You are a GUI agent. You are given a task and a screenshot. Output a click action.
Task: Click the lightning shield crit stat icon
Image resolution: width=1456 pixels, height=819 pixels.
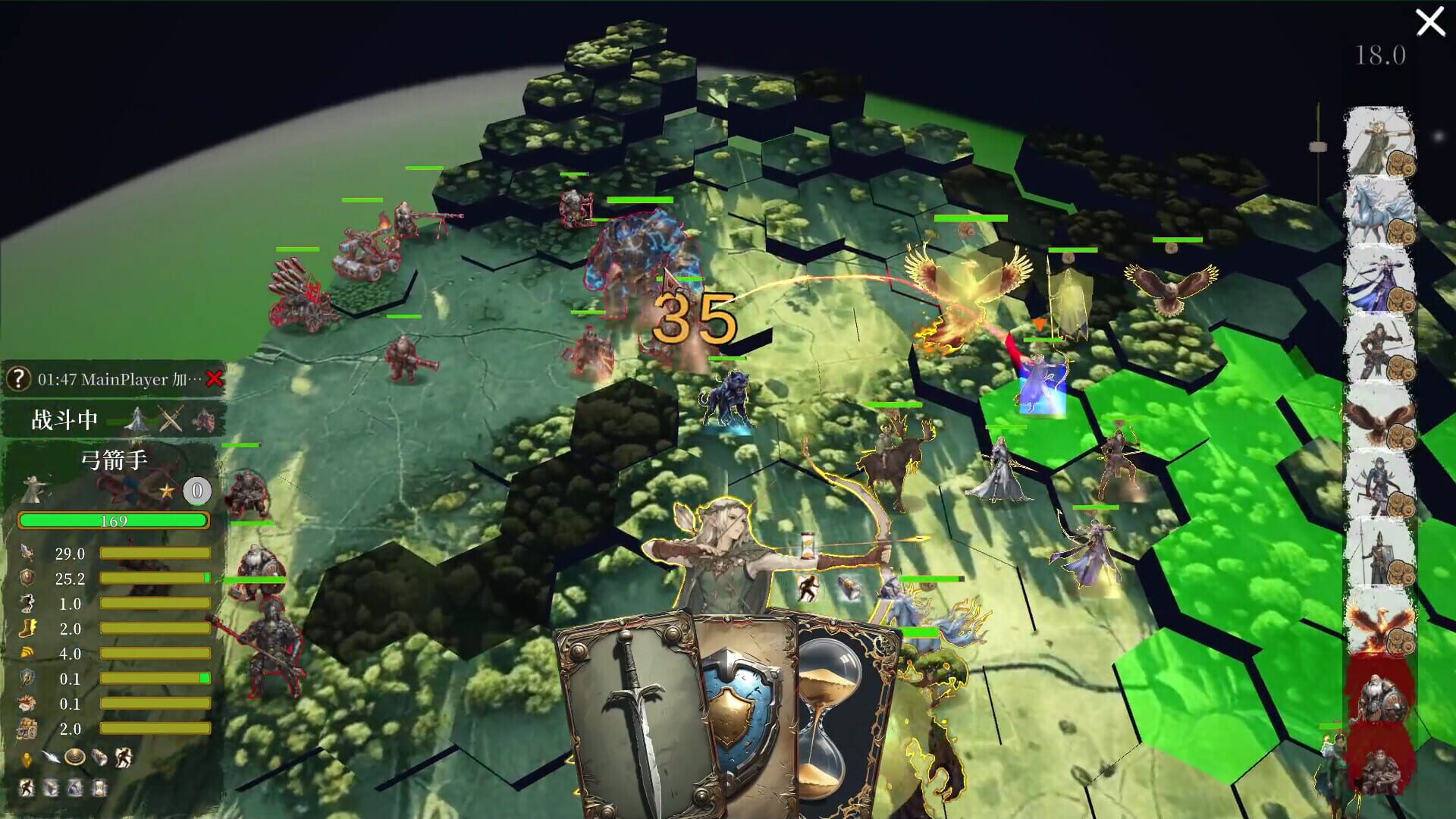[27, 677]
